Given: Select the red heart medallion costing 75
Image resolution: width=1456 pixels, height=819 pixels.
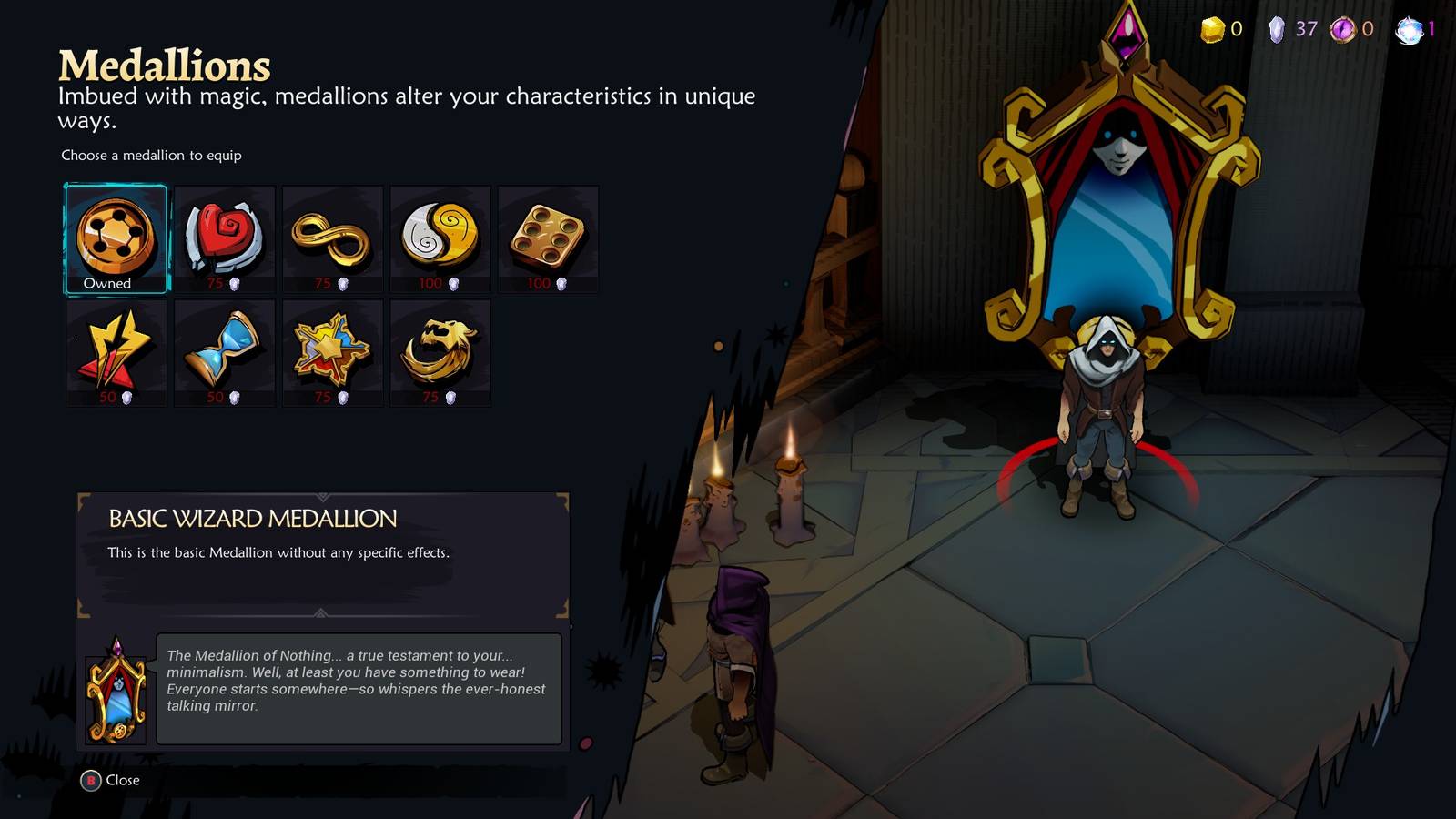Looking at the screenshot, I should [224, 237].
